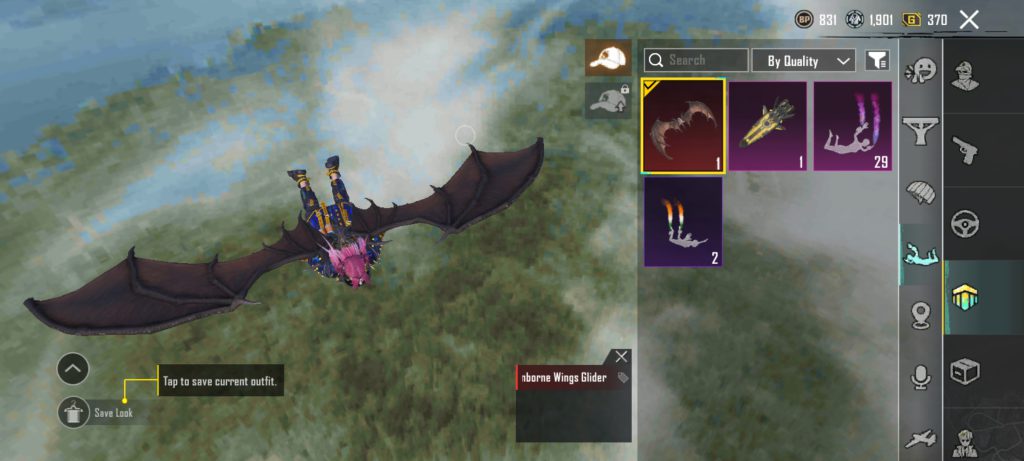Switch to the parachute category tab
Image resolution: width=1024 pixels, height=461 pixels.
coord(920,191)
